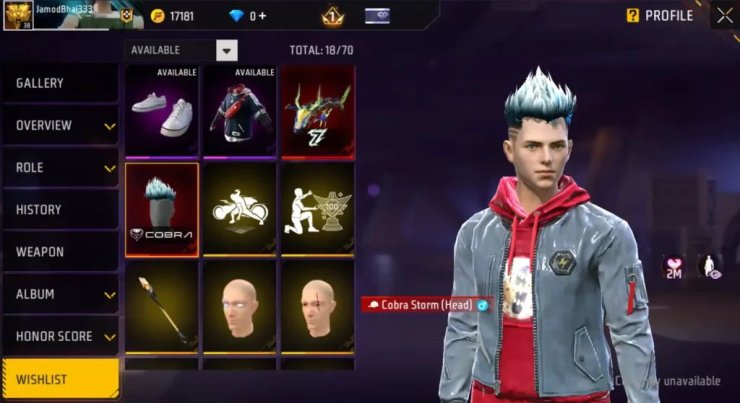The width and height of the screenshot is (740, 403).
Task: View the Honor Score tab
Action: [59, 337]
